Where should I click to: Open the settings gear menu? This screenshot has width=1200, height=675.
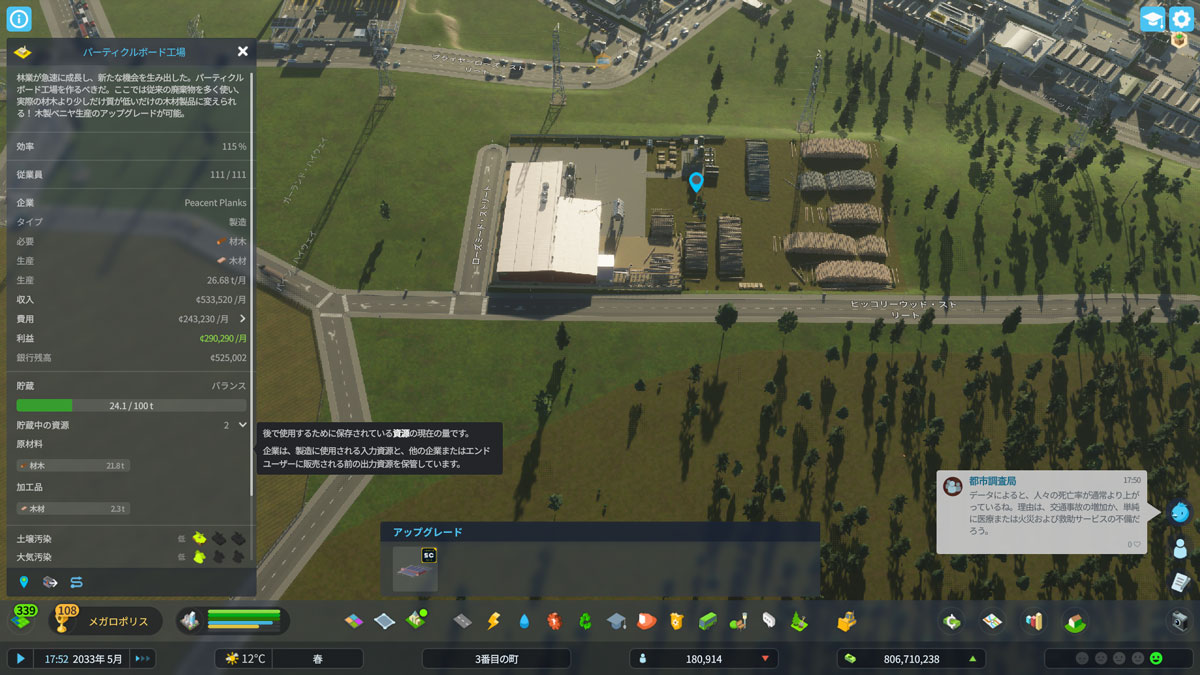pyautogui.click(x=1181, y=19)
